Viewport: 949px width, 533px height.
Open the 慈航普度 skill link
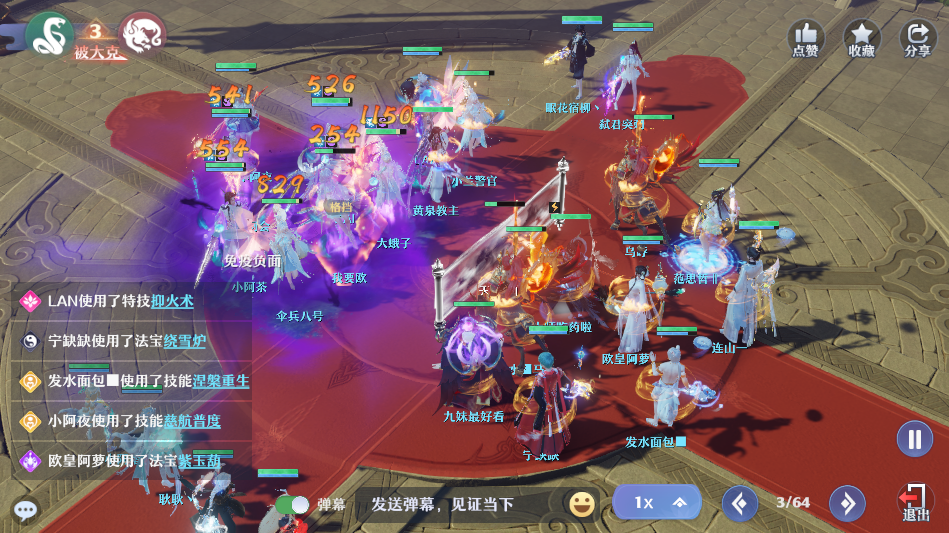pos(192,421)
